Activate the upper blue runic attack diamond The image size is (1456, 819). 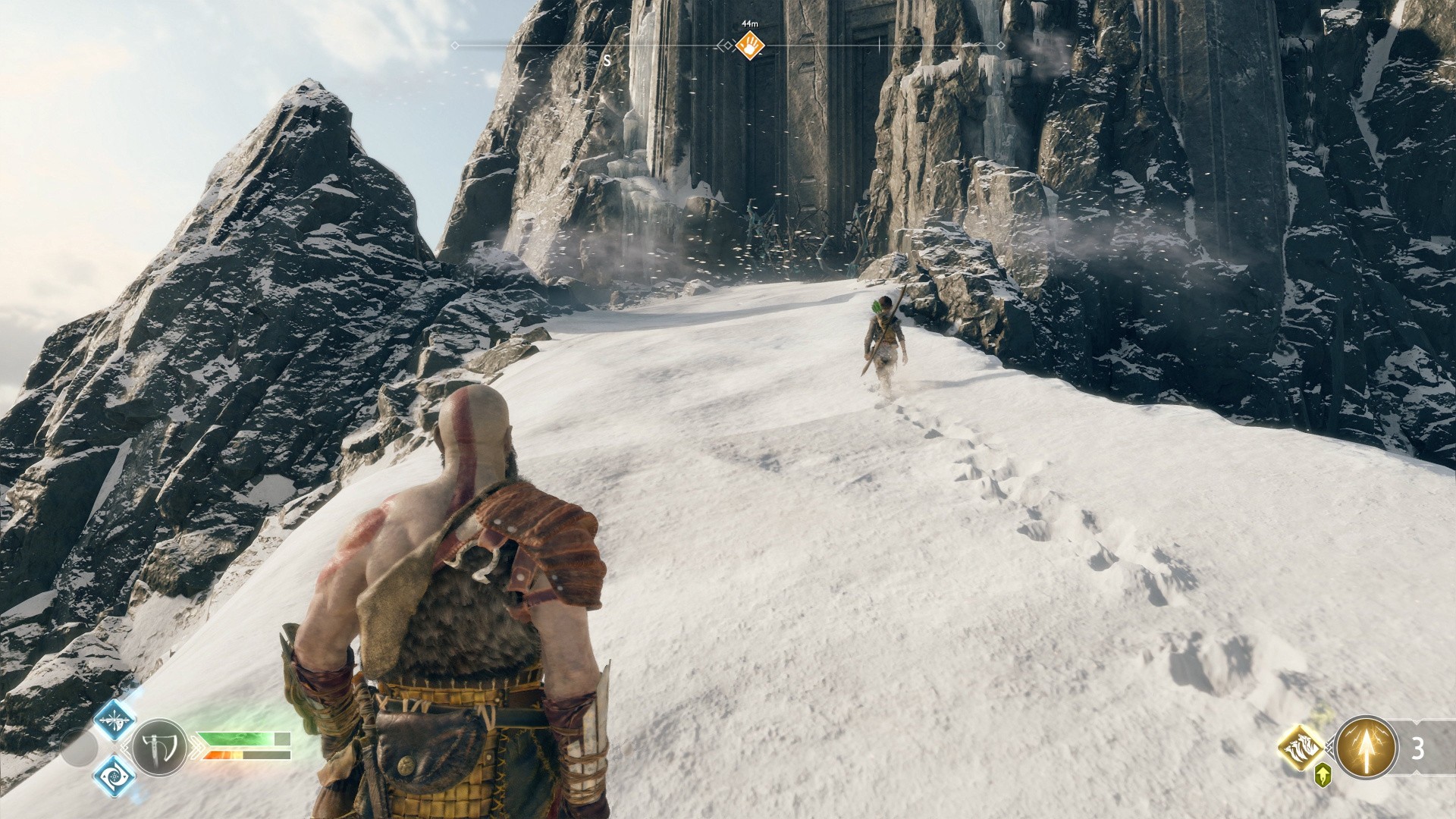point(115,720)
